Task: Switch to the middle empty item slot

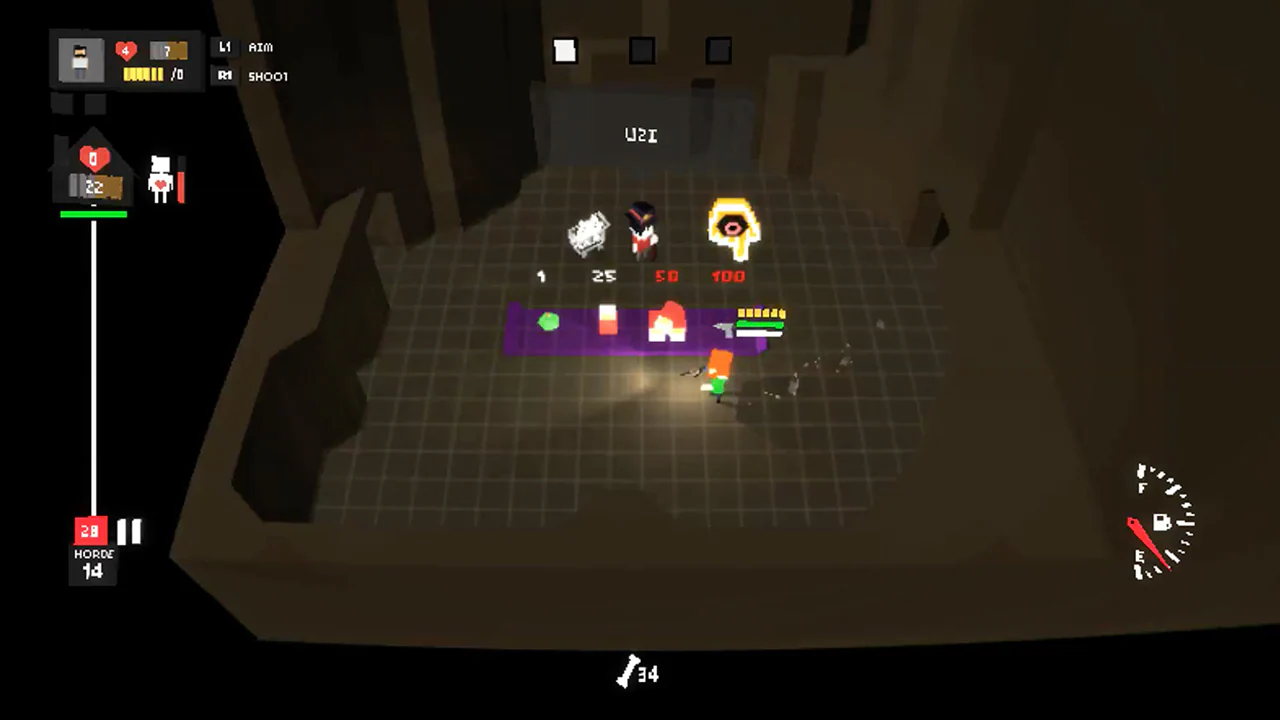Action: [x=641, y=50]
